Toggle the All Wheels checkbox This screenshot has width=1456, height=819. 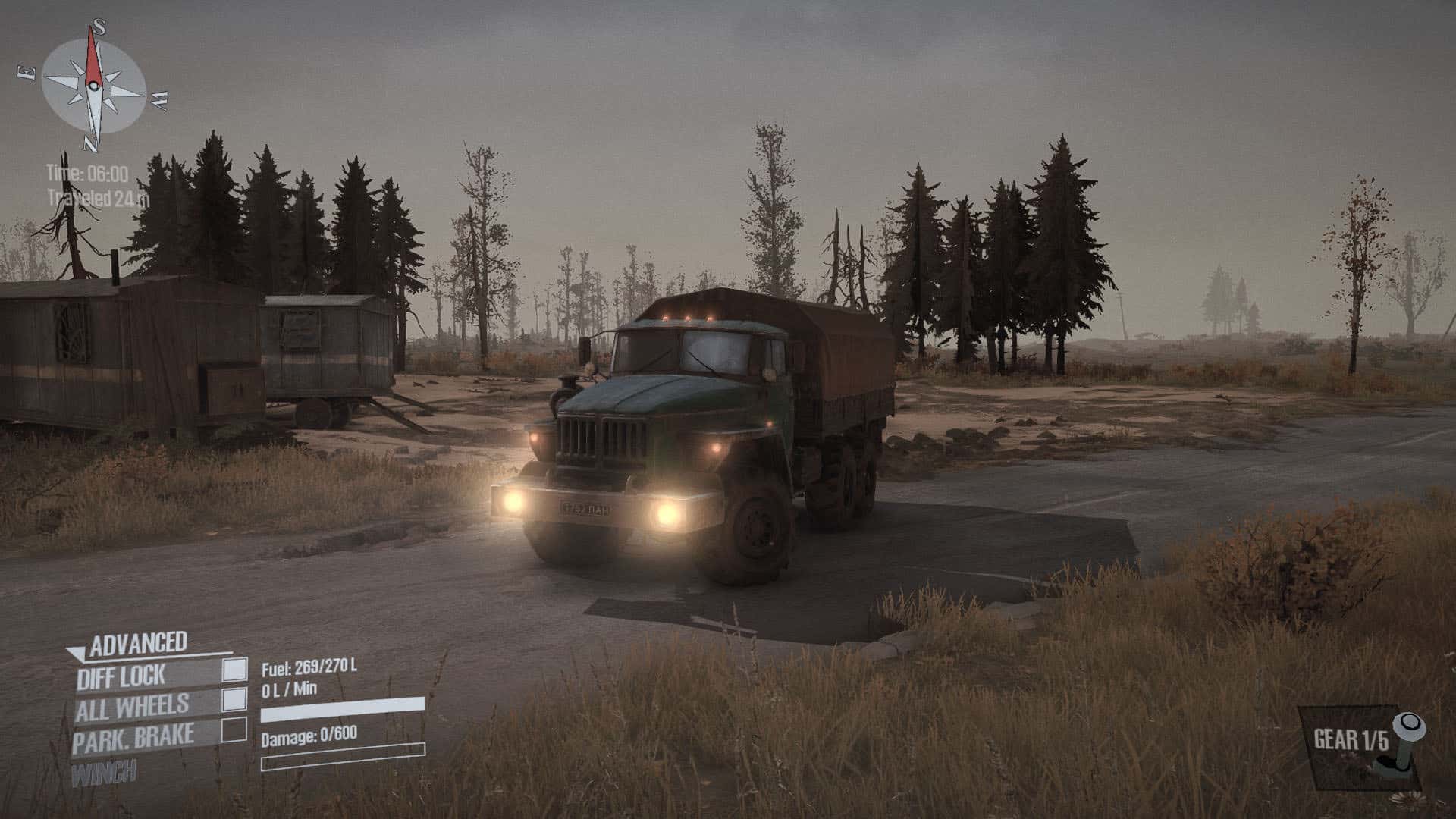(235, 699)
